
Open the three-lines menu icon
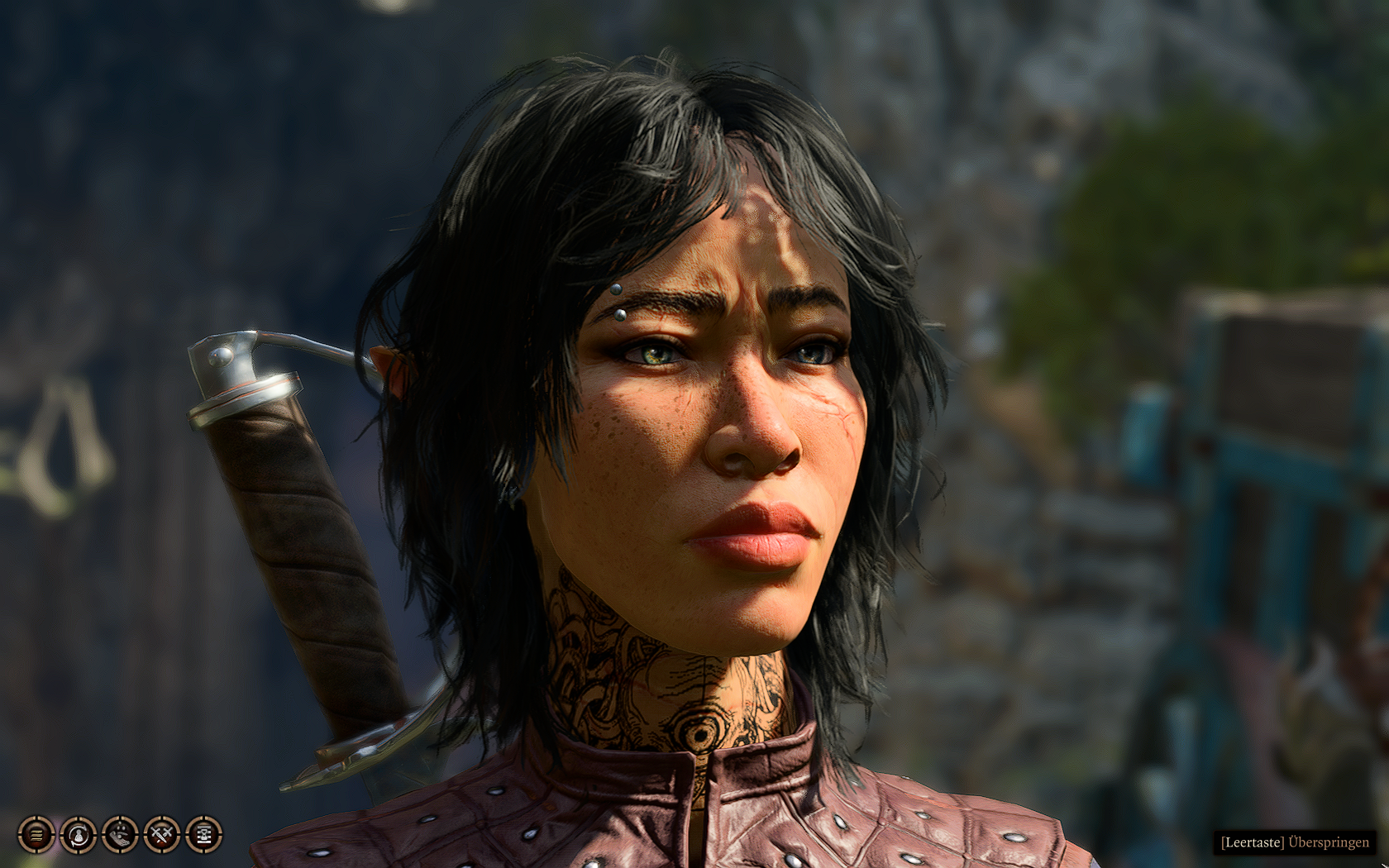[36, 834]
